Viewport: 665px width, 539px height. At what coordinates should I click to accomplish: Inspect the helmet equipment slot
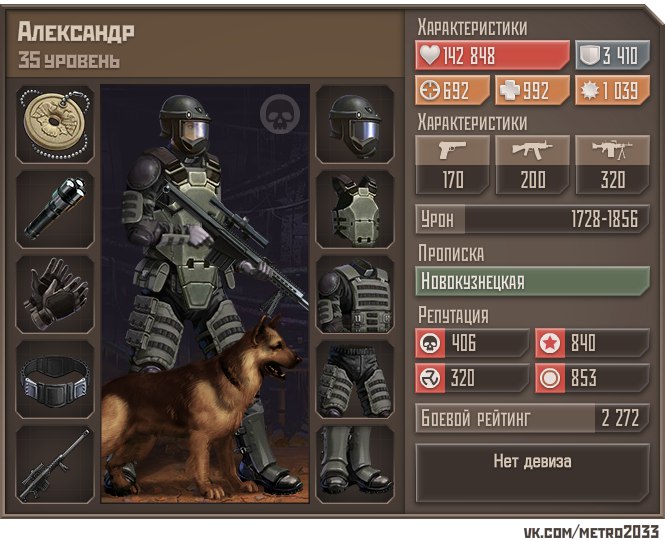tap(355, 124)
